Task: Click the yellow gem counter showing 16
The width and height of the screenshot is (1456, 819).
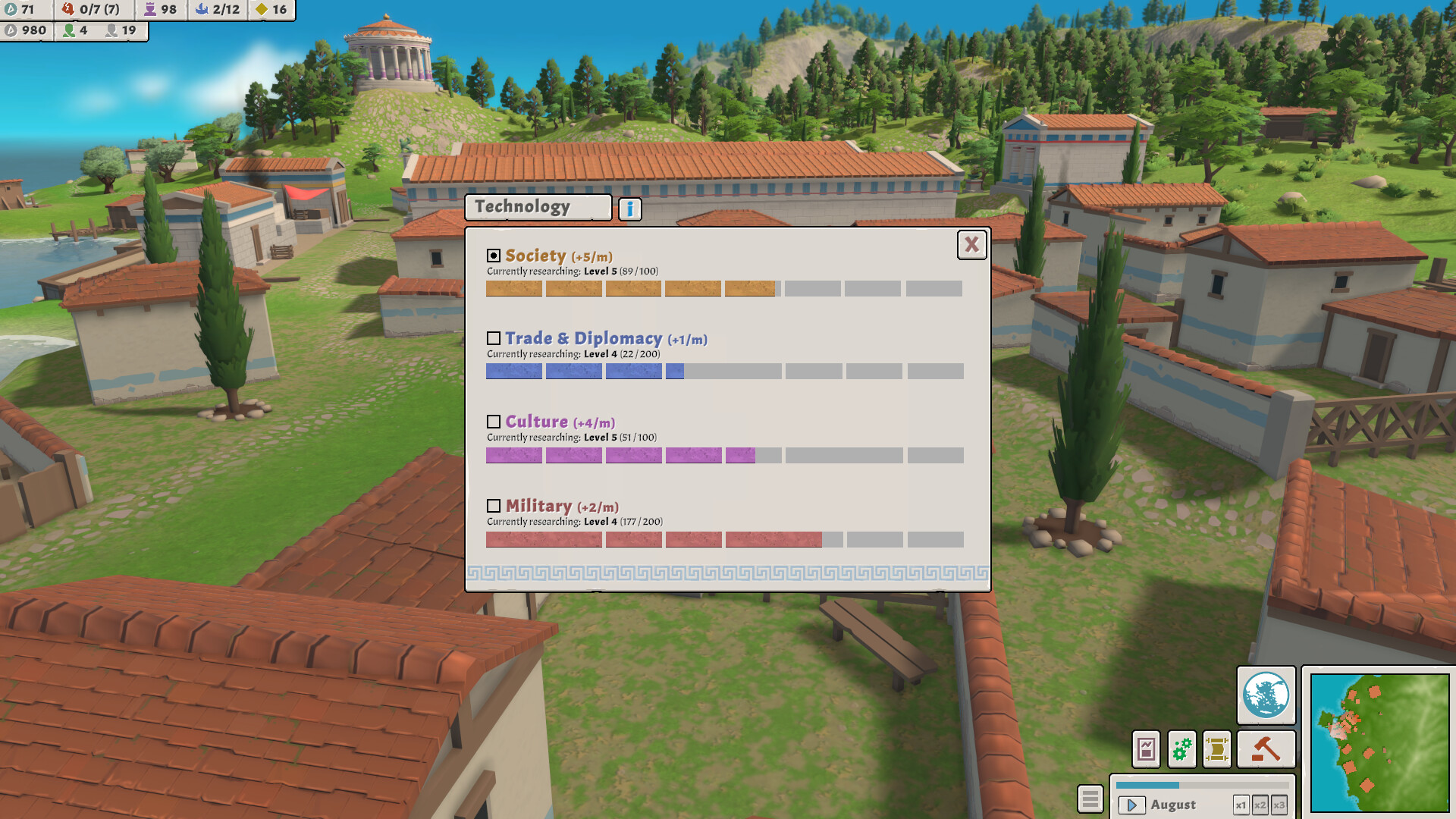Action: [269, 11]
